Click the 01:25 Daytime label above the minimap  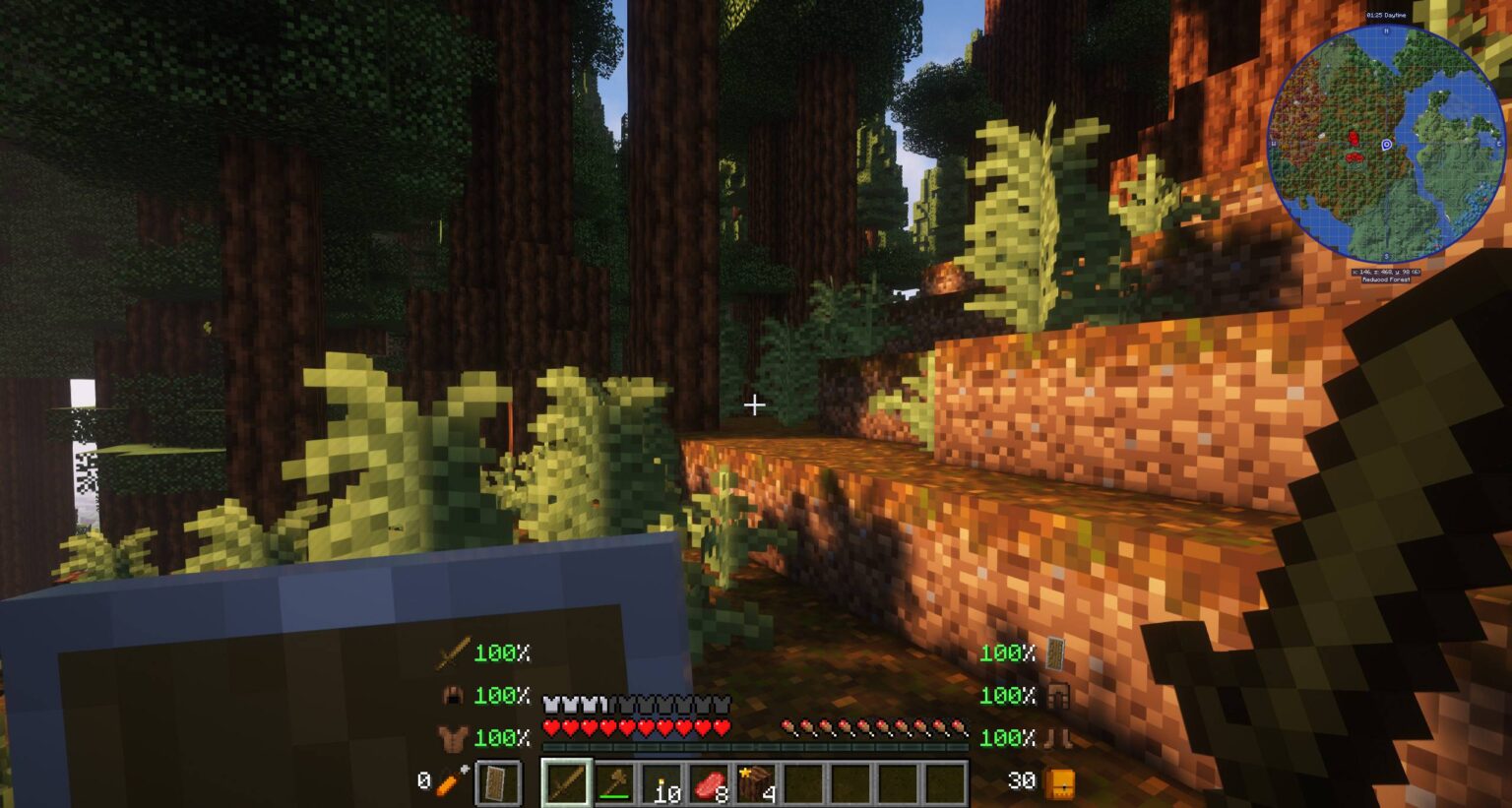point(1386,15)
